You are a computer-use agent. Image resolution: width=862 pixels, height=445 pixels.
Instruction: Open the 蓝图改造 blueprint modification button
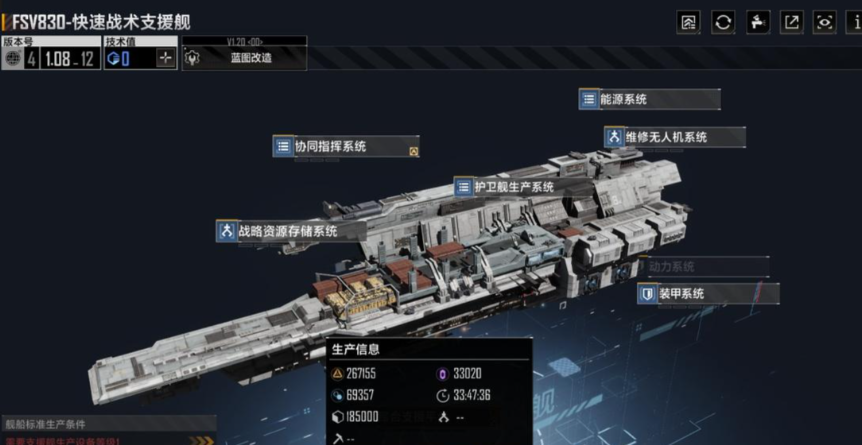tap(244, 58)
